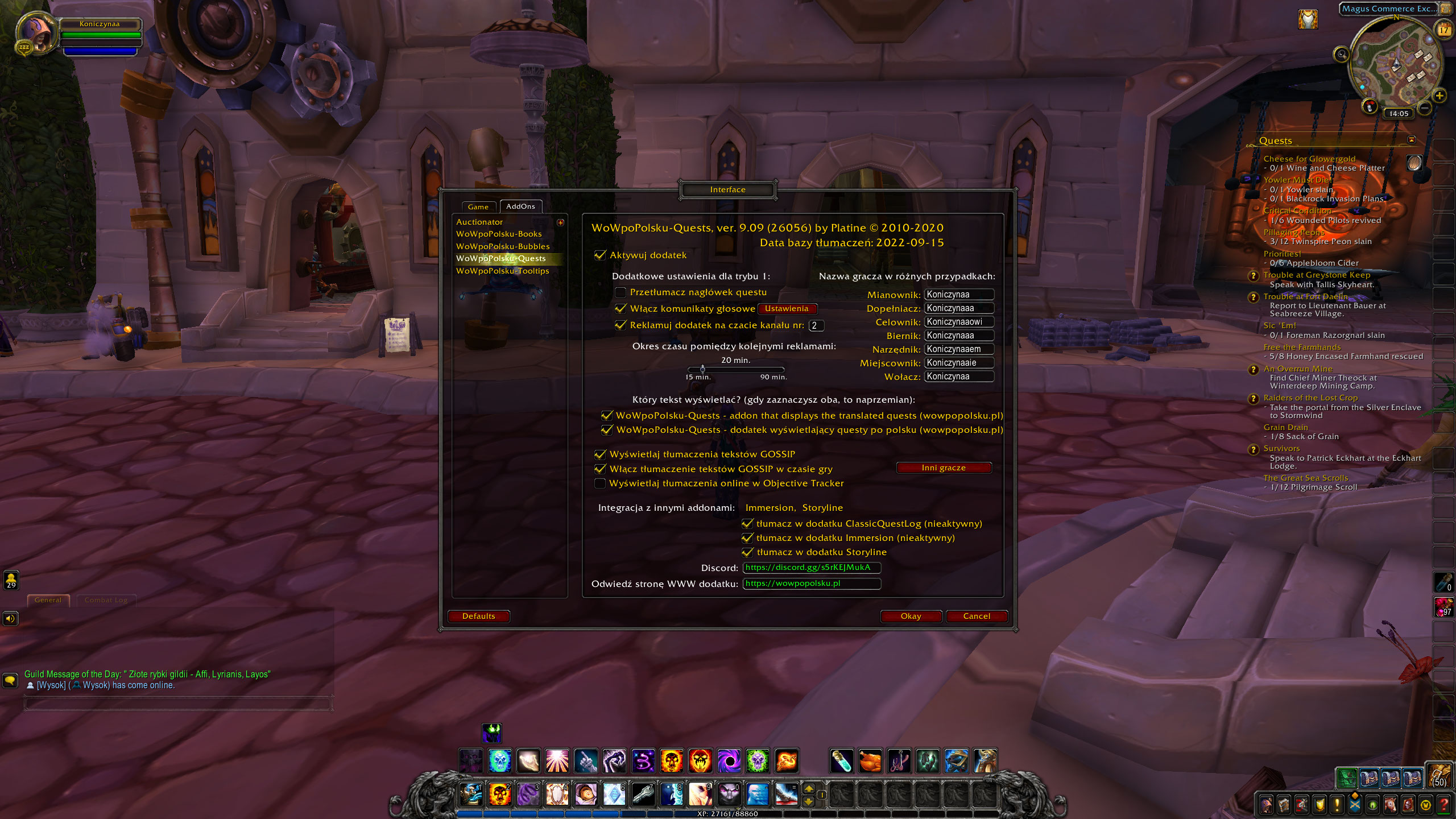The image size is (1456, 819).
Task: Open the wowpopolsku.pl website link
Action: coord(812,584)
